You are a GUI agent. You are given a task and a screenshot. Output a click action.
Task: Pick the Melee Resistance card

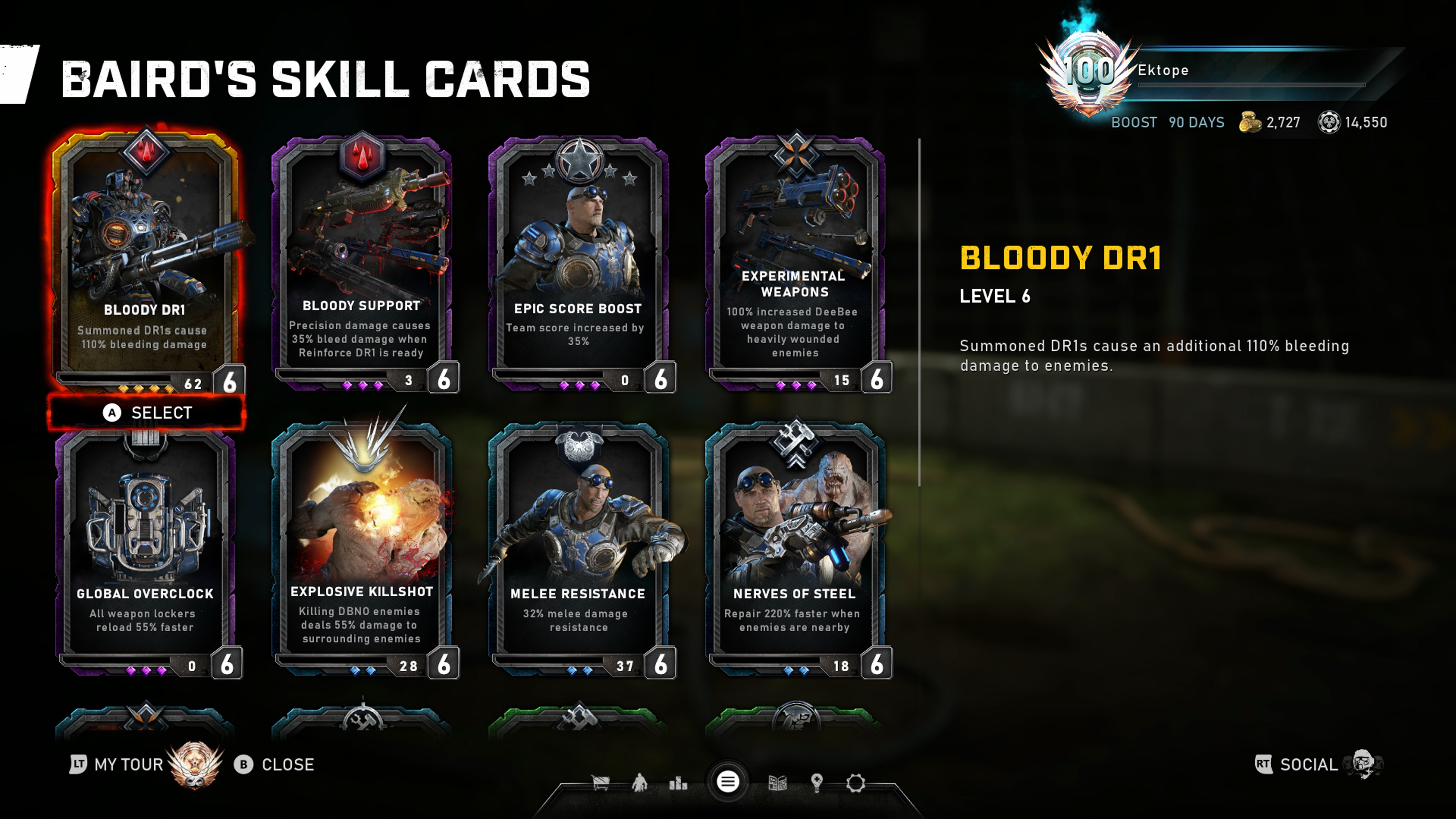coord(578,548)
